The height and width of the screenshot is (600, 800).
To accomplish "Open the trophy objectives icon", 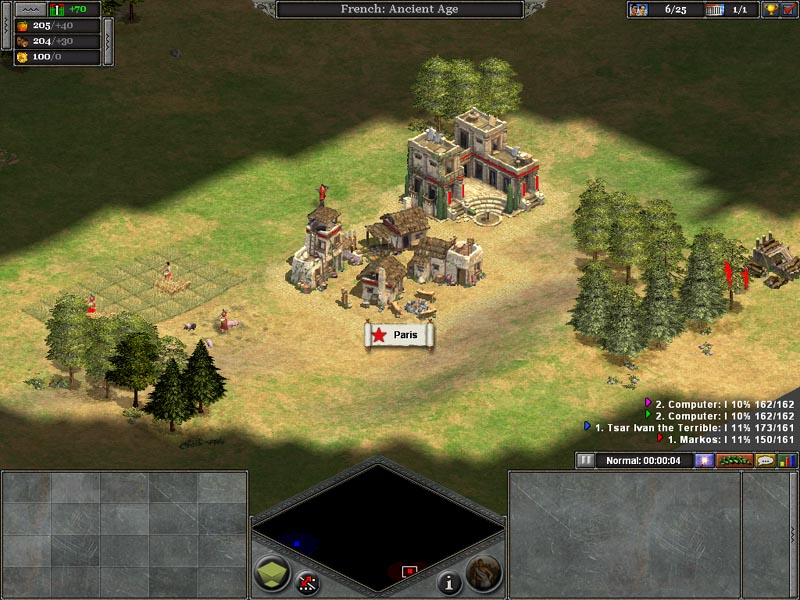I will 771,10.
